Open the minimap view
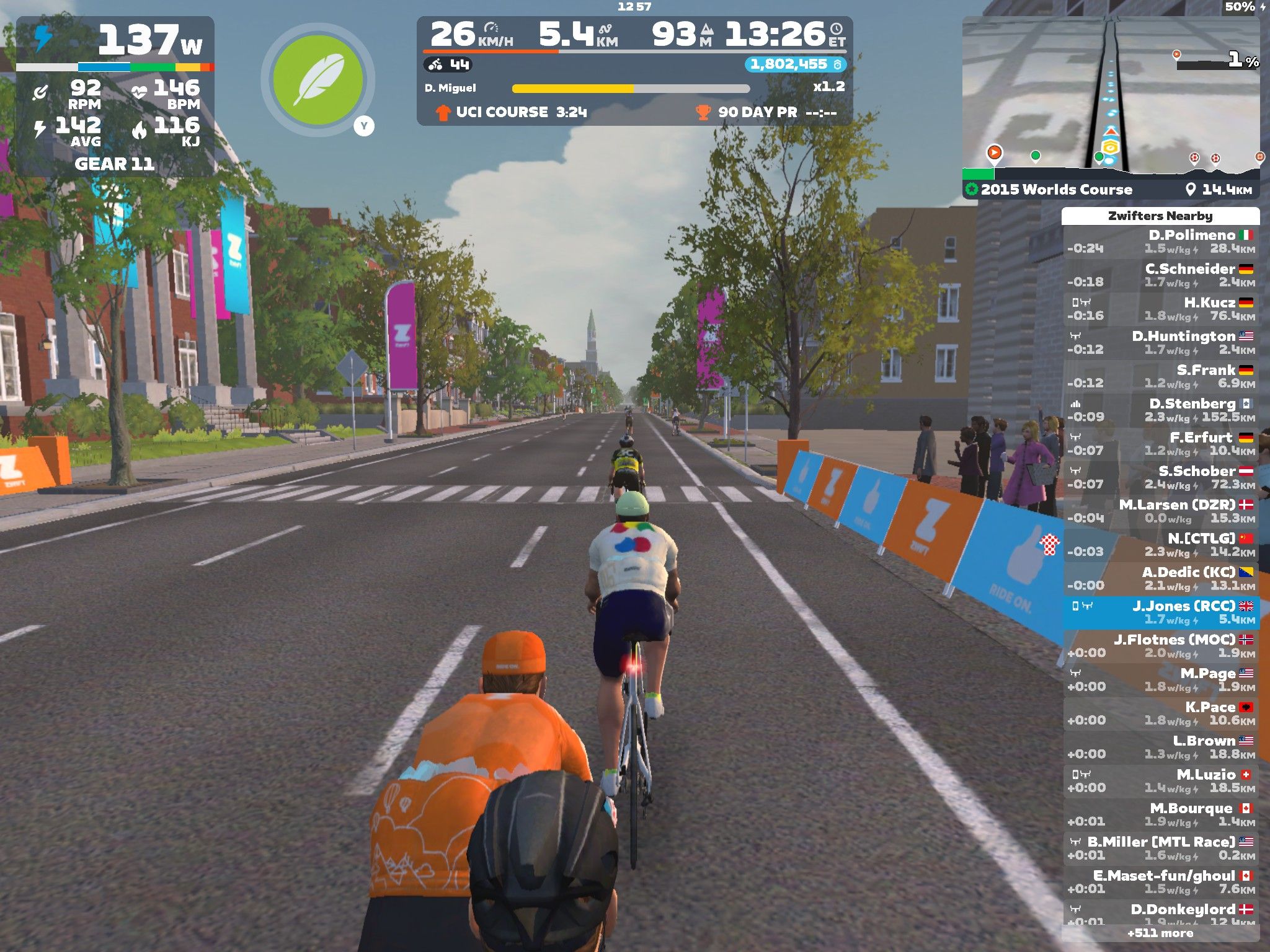The image size is (1270, 952). tap(1110, 93)
